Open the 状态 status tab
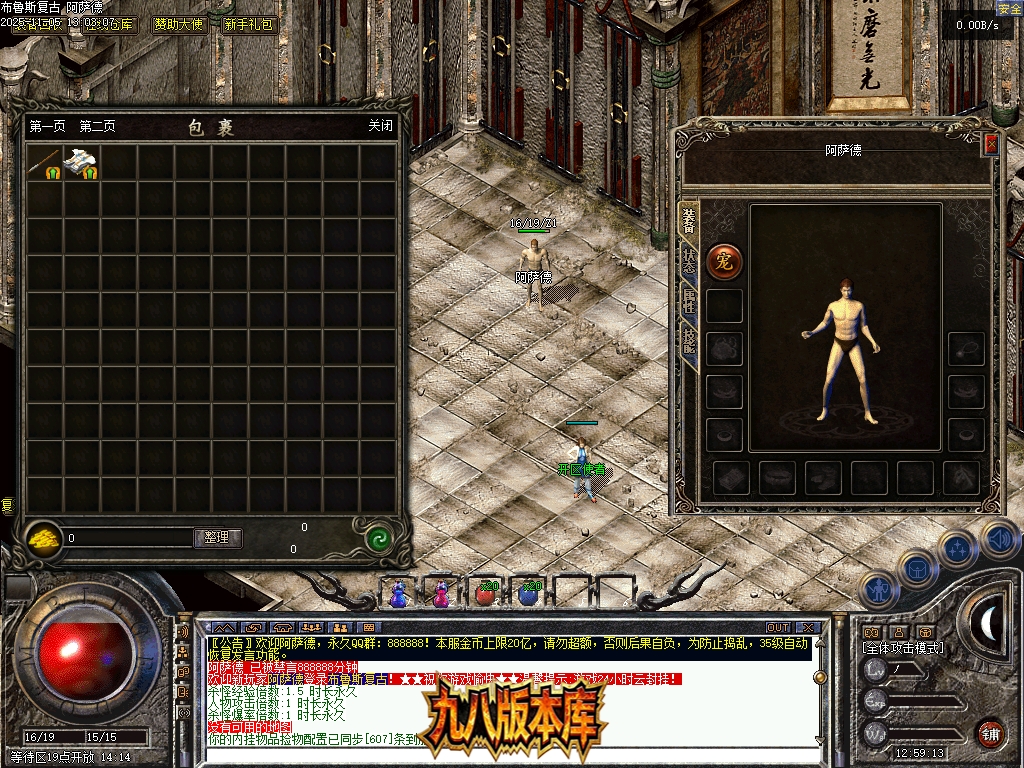 click(x=689, y=259)
